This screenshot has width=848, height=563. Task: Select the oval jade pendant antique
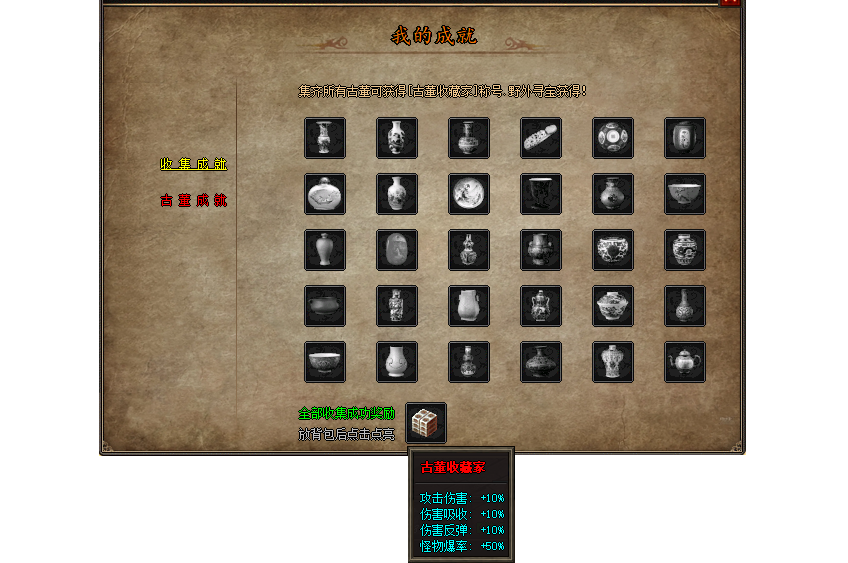(x=397, y=250)
